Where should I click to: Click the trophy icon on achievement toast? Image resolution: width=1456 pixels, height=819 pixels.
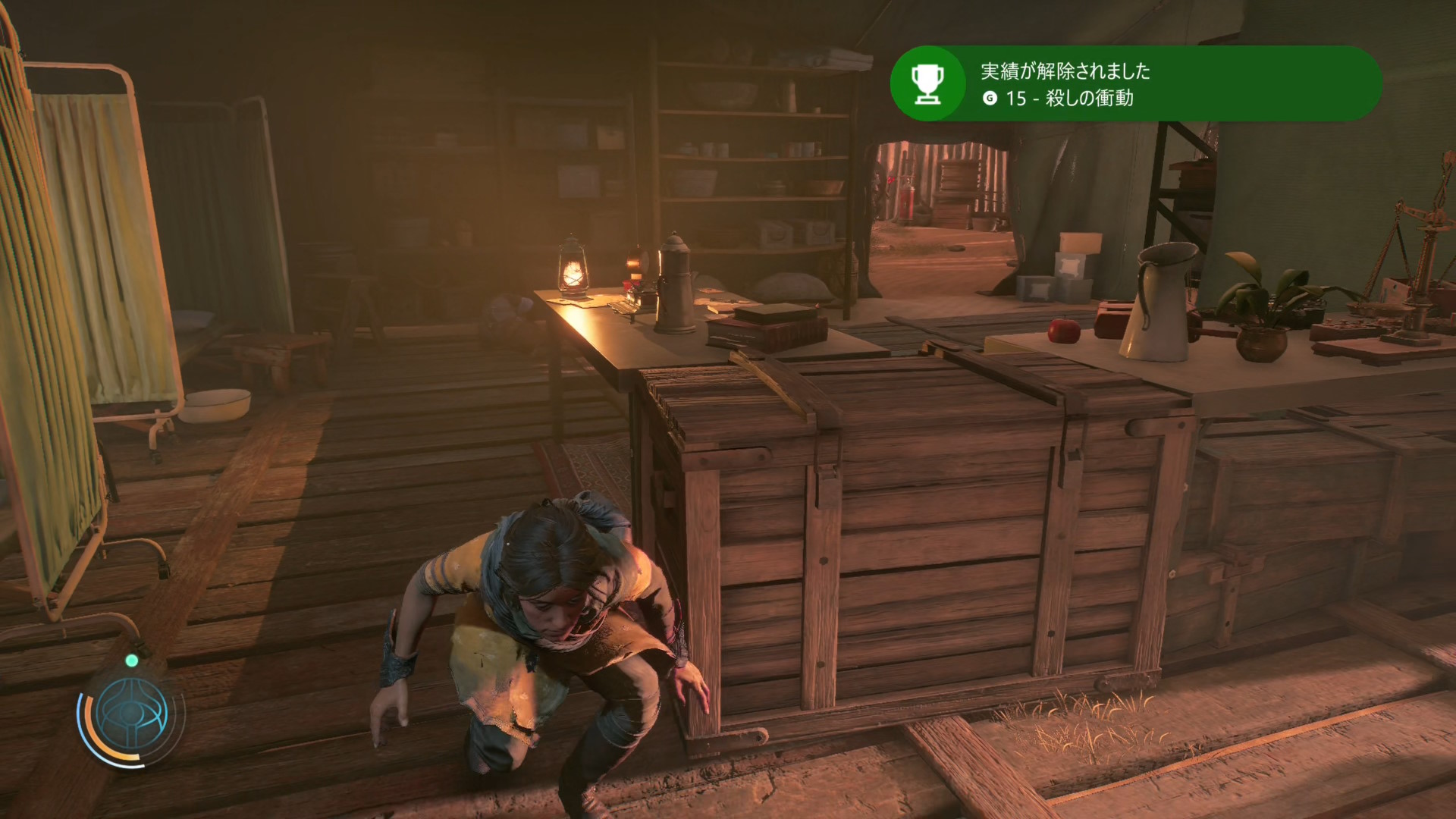[927, 83]
